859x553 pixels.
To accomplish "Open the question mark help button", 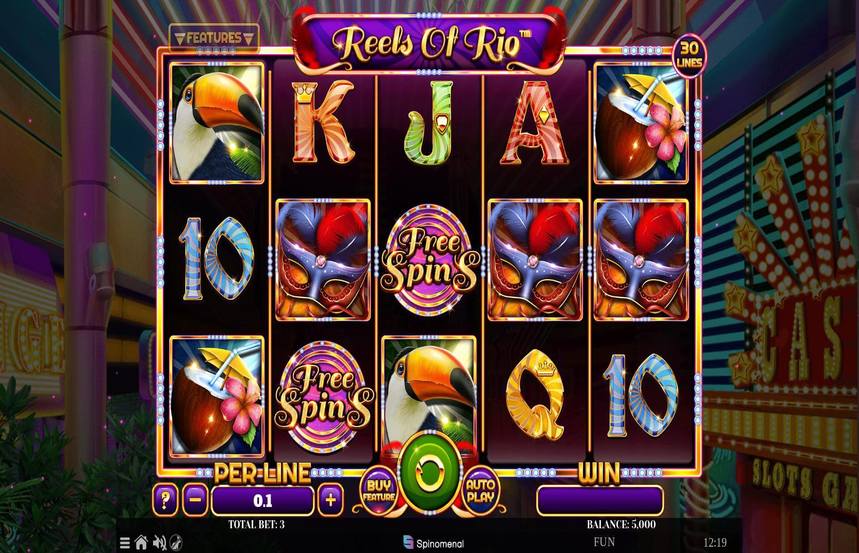I will click(x=164, y=499).
